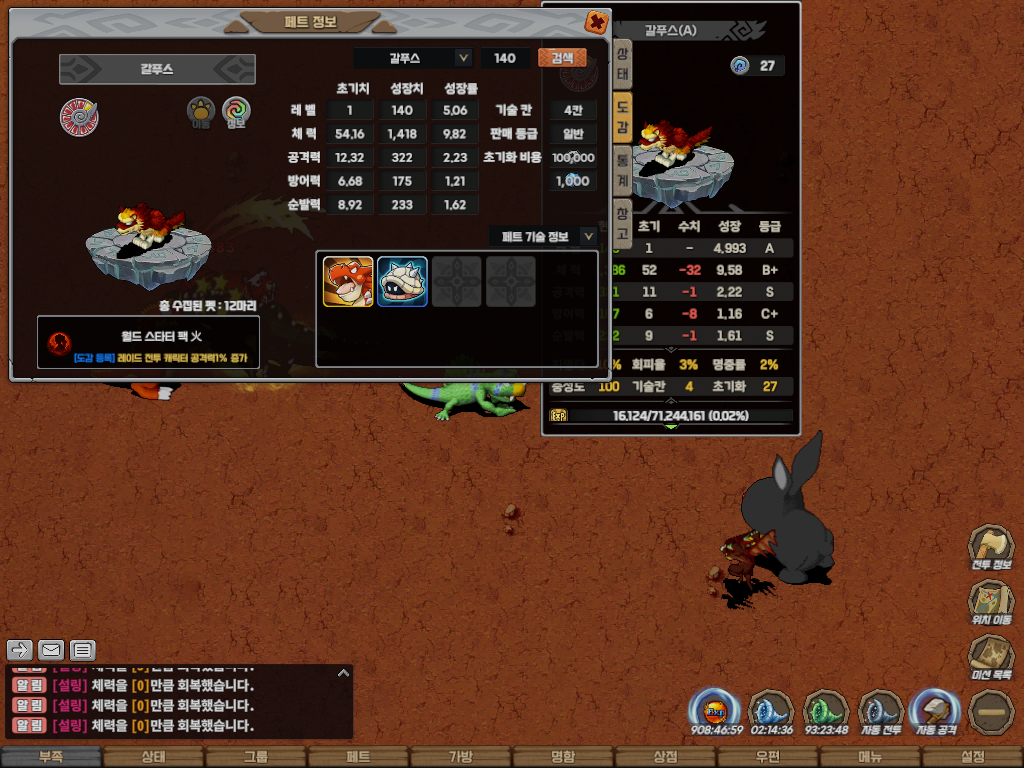Viewport: 1024px width, 768px height.
Task: Switch to the 상태 side tab
Action: coord(622,62)
